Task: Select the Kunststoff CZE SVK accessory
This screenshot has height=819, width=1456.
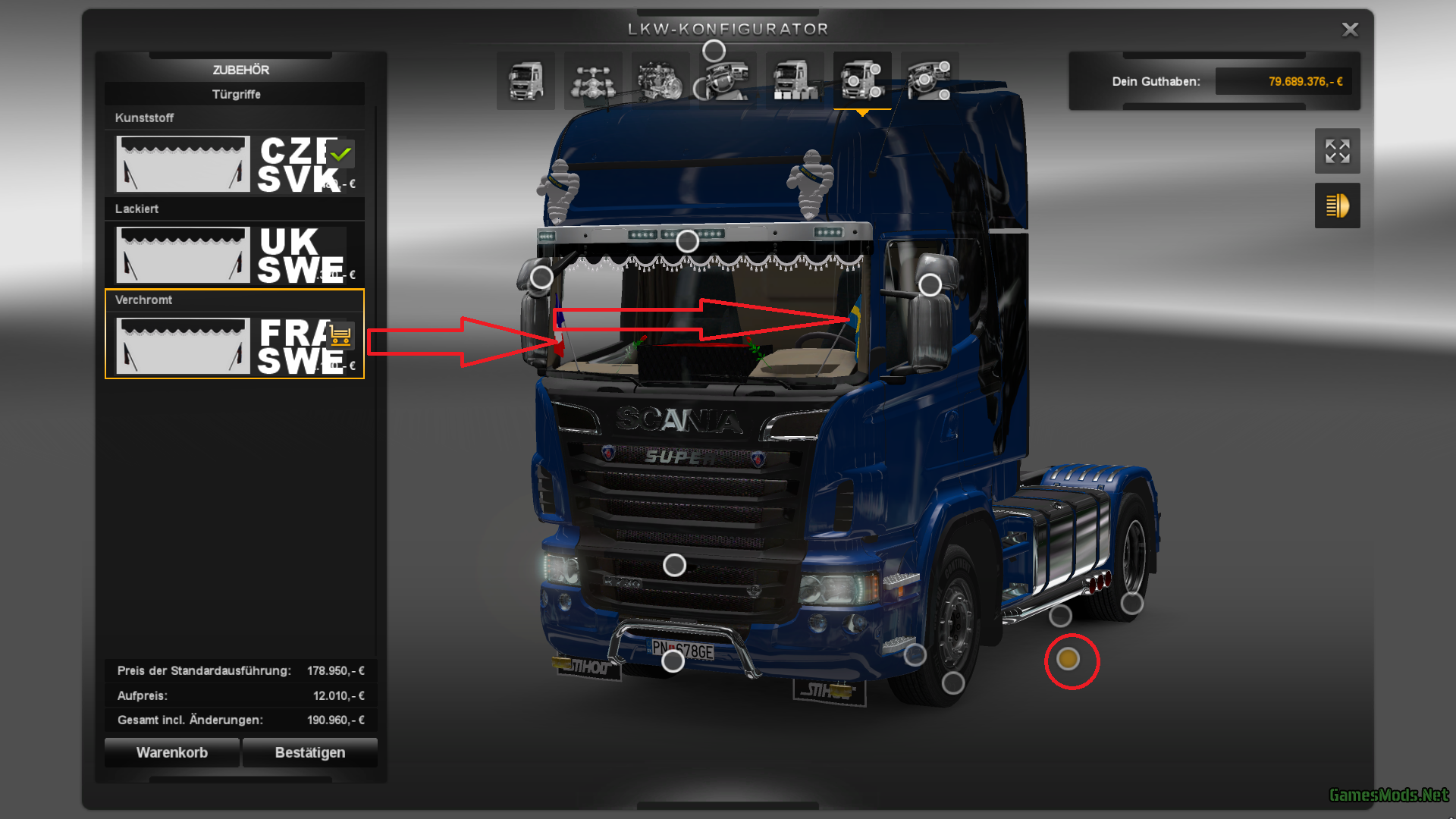Action: 234,164
